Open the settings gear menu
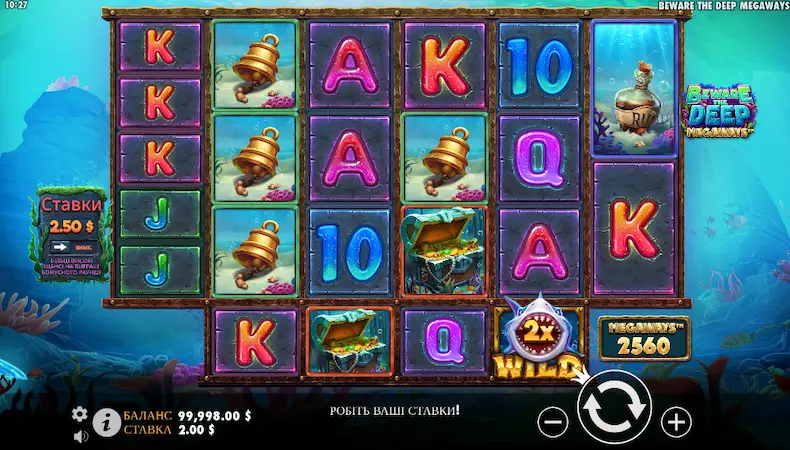The width and height of the screenshot is (790, 450). tap(79, 414)
